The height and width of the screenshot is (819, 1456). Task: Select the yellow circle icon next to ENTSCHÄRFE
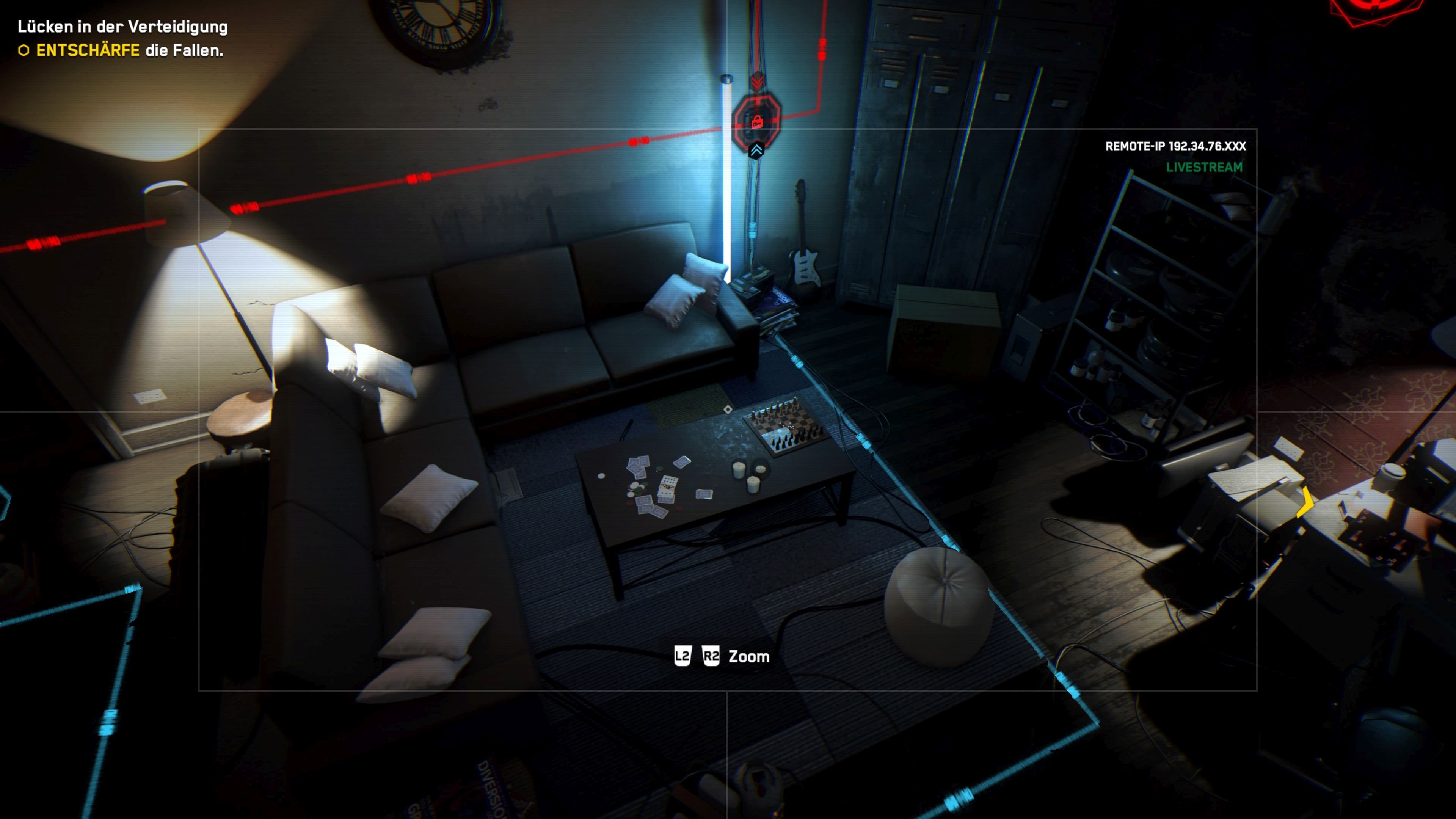coord(24,53)
